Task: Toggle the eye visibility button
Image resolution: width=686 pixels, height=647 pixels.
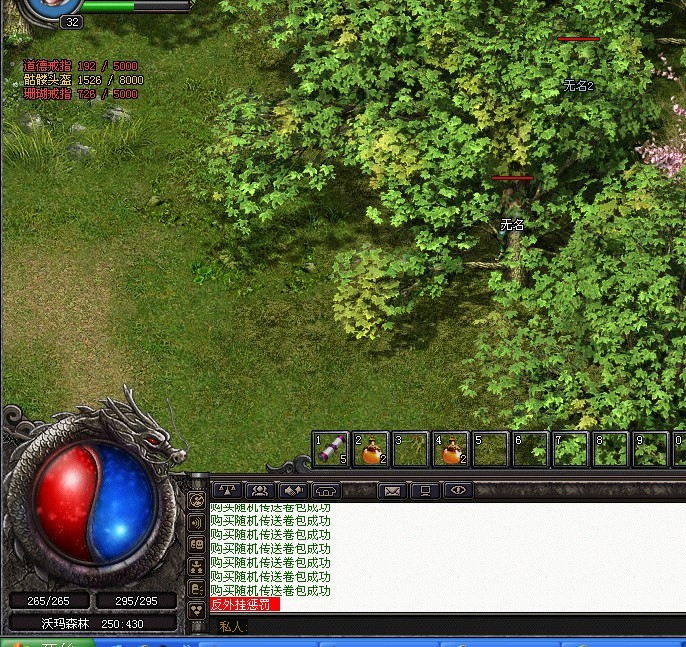Action: point(458,490)
